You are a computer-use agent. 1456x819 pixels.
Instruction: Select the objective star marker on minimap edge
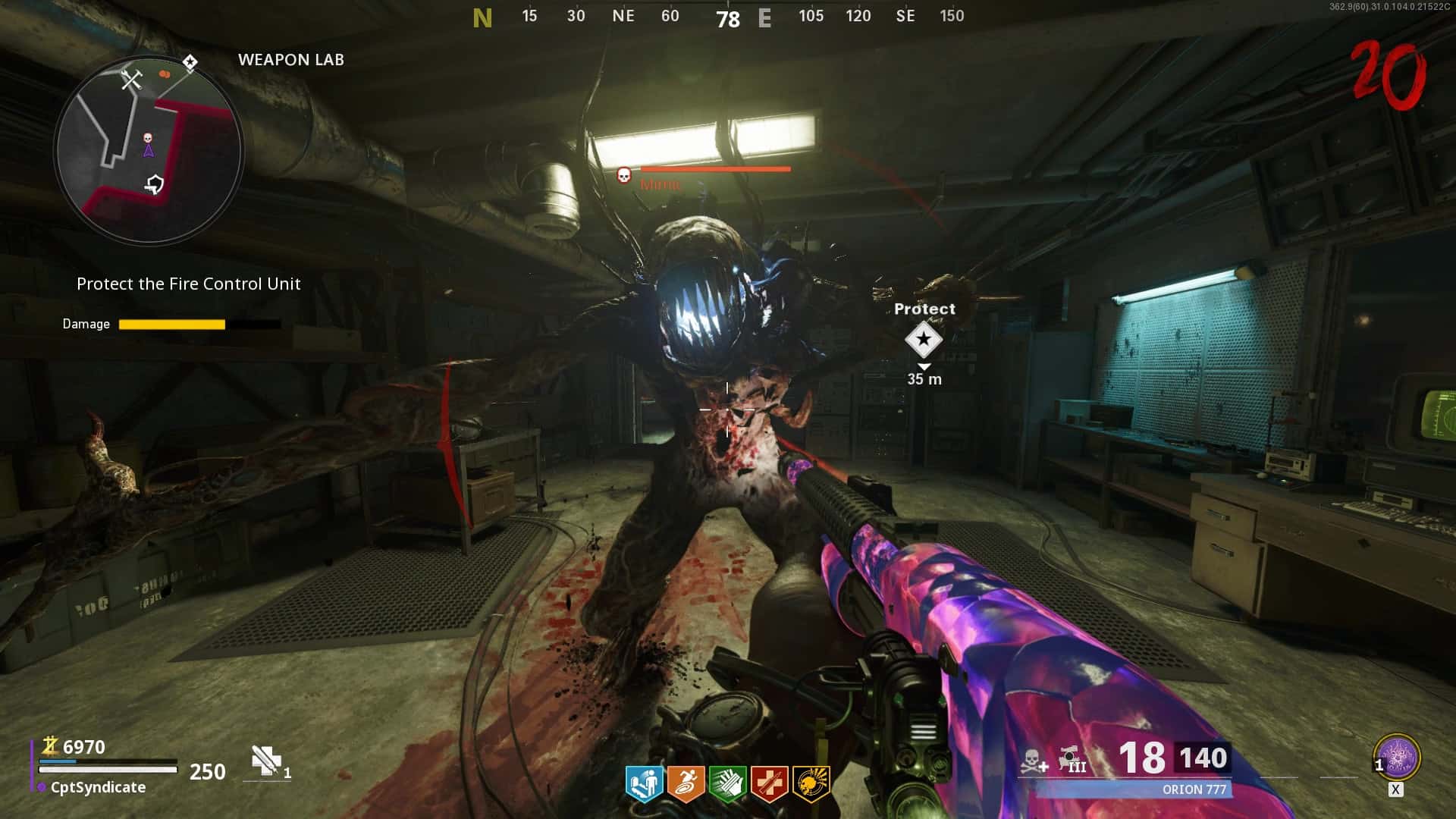[x=190, y=62]
